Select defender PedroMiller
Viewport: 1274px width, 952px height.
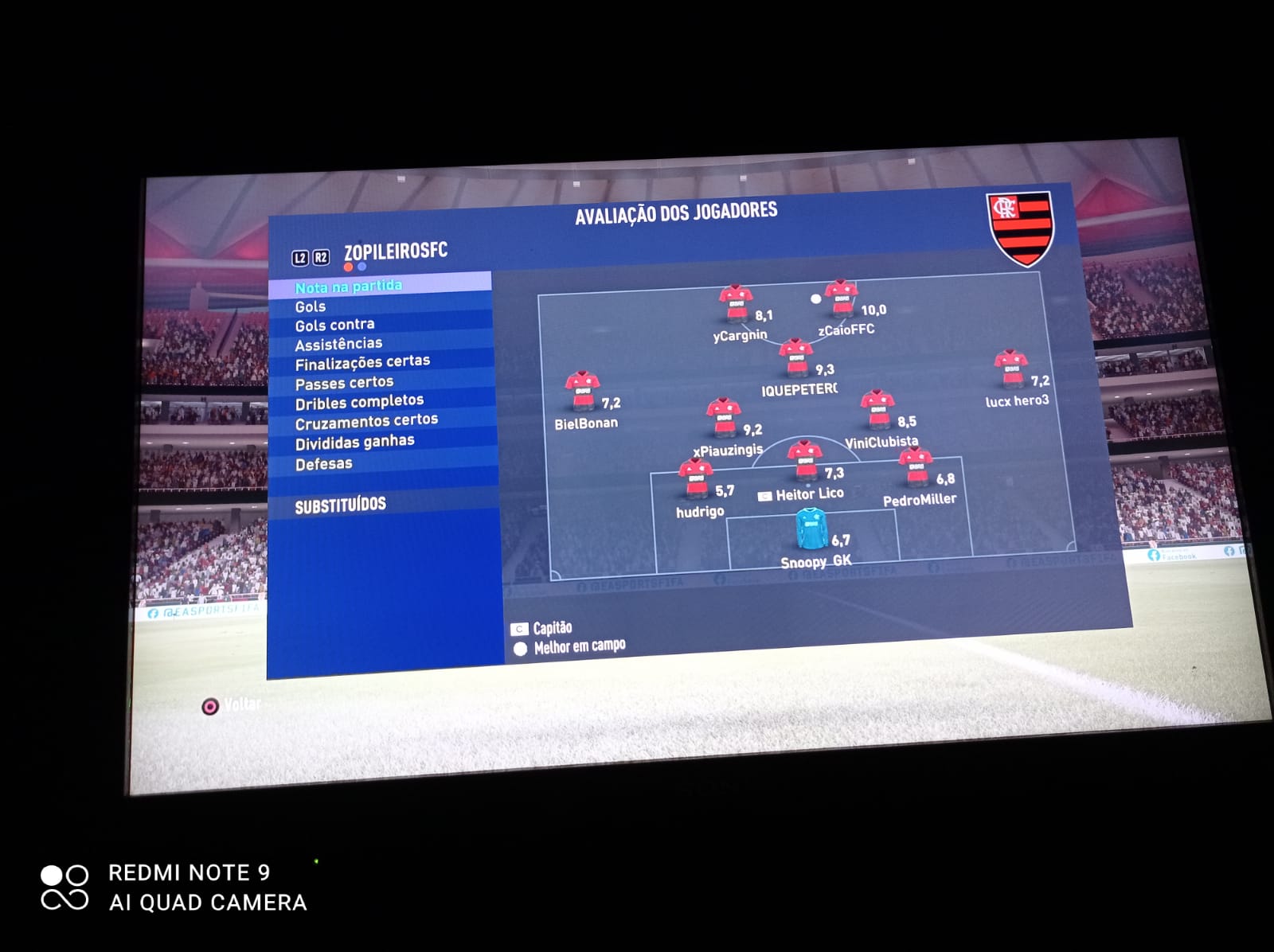tap(915, 468)
